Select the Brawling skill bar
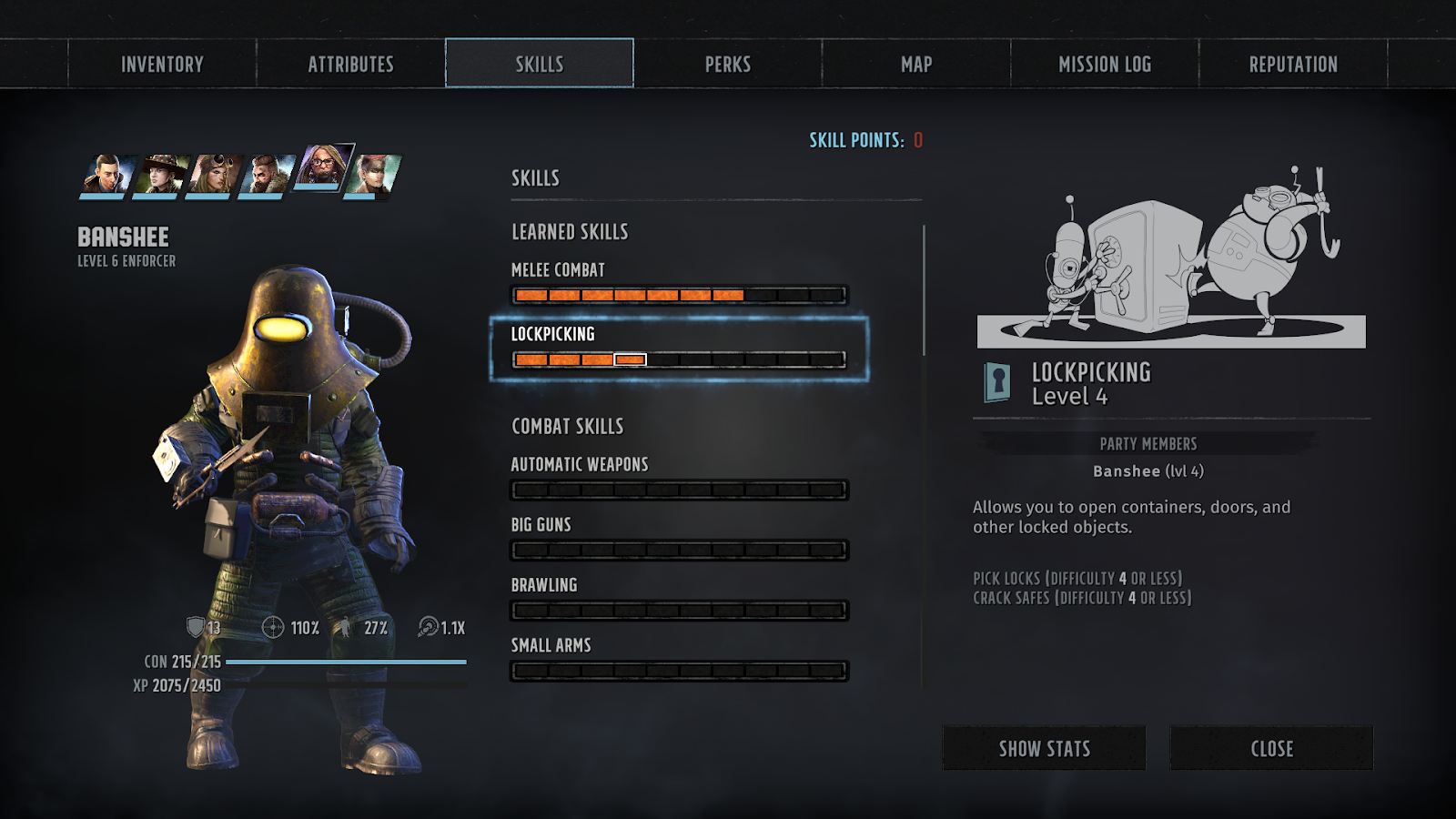The image size is (1456, 819). (x=679, y=610)
